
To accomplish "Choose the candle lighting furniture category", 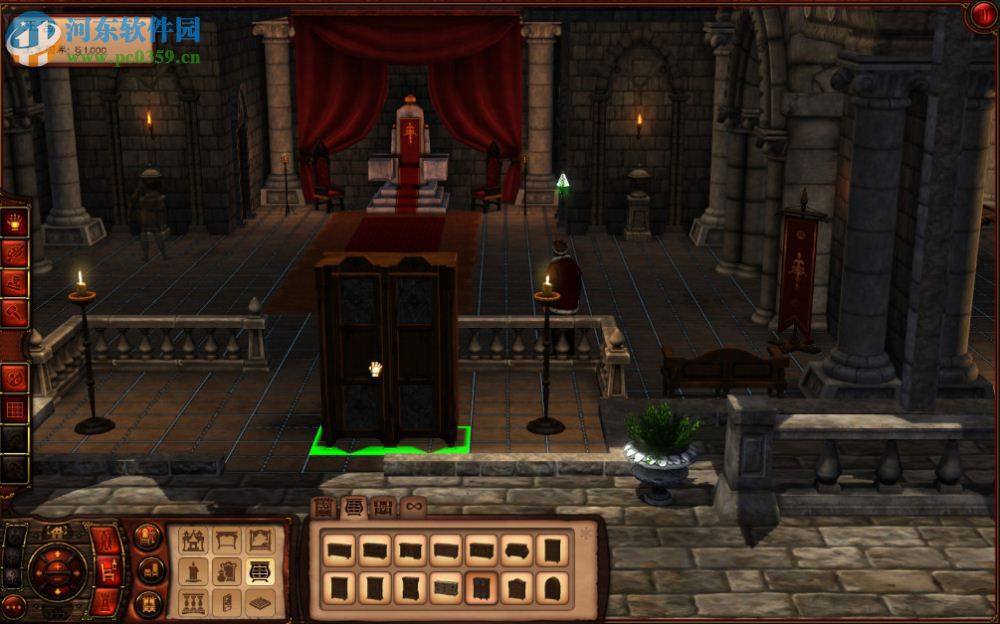I will point(192,572).
